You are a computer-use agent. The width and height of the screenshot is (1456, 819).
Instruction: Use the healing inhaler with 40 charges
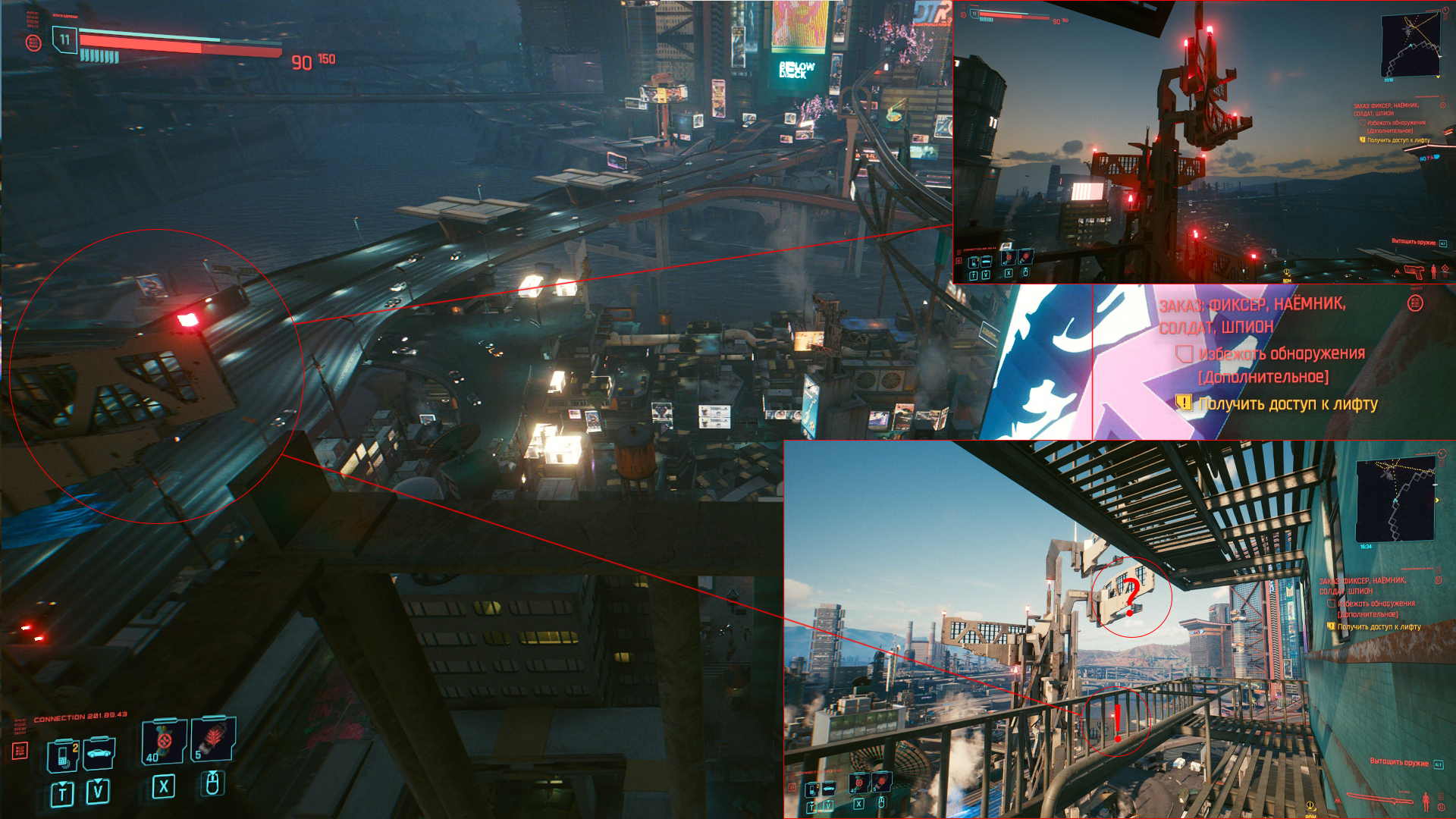point(164,742)
